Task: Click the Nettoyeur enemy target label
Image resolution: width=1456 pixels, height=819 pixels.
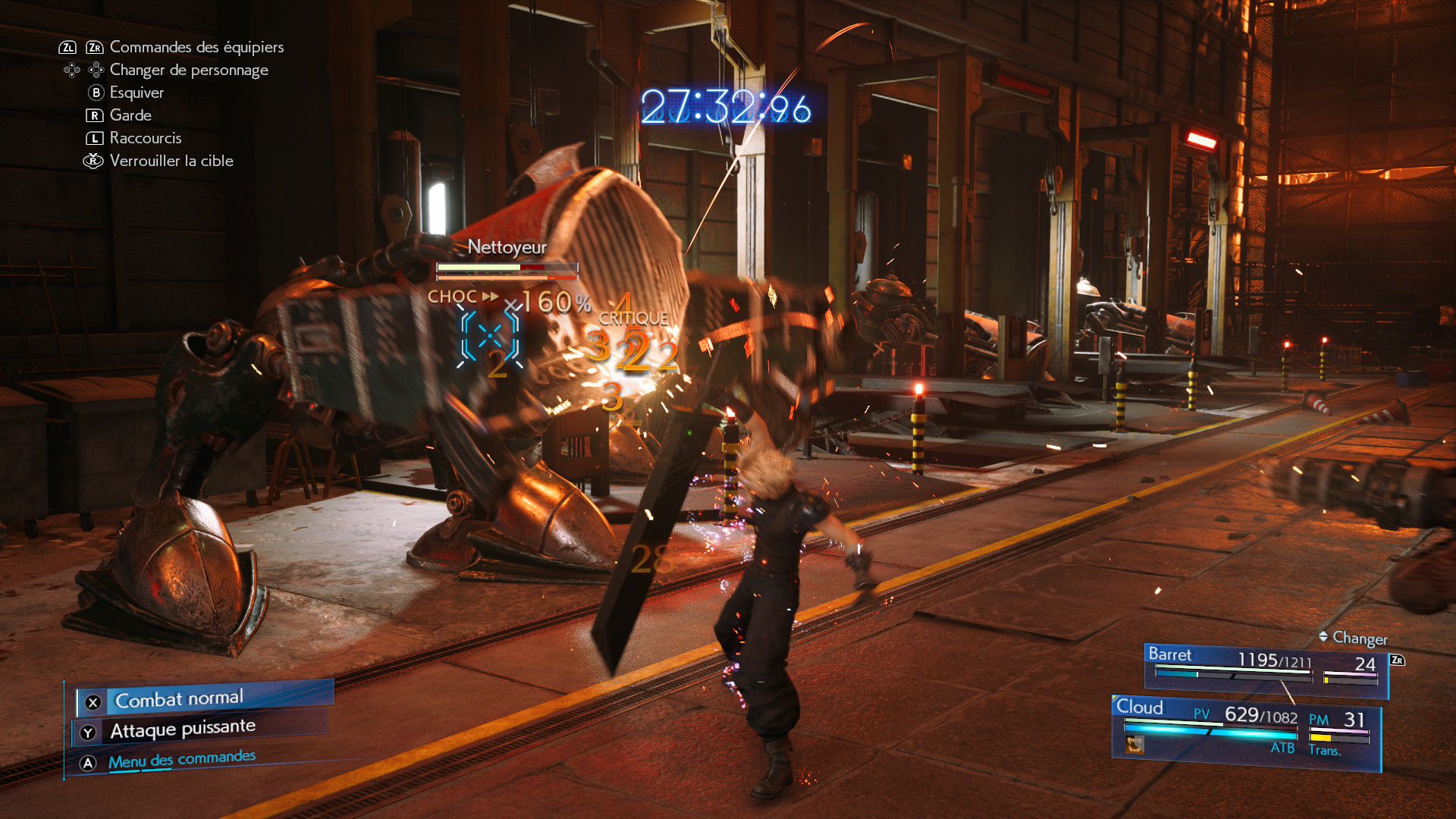Action: tap(507, 247)
